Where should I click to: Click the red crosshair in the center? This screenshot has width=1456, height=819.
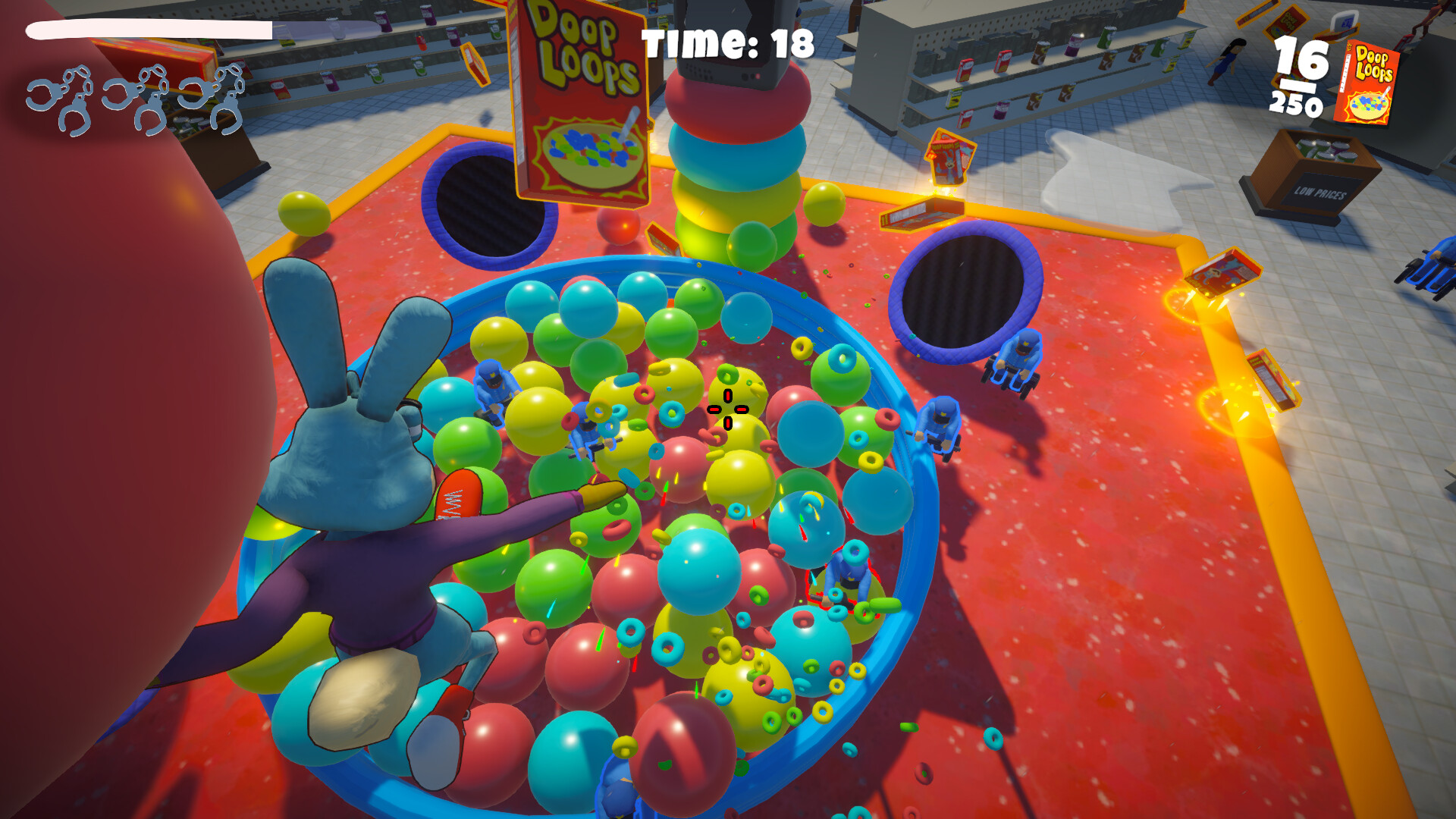tap(726, 410)
